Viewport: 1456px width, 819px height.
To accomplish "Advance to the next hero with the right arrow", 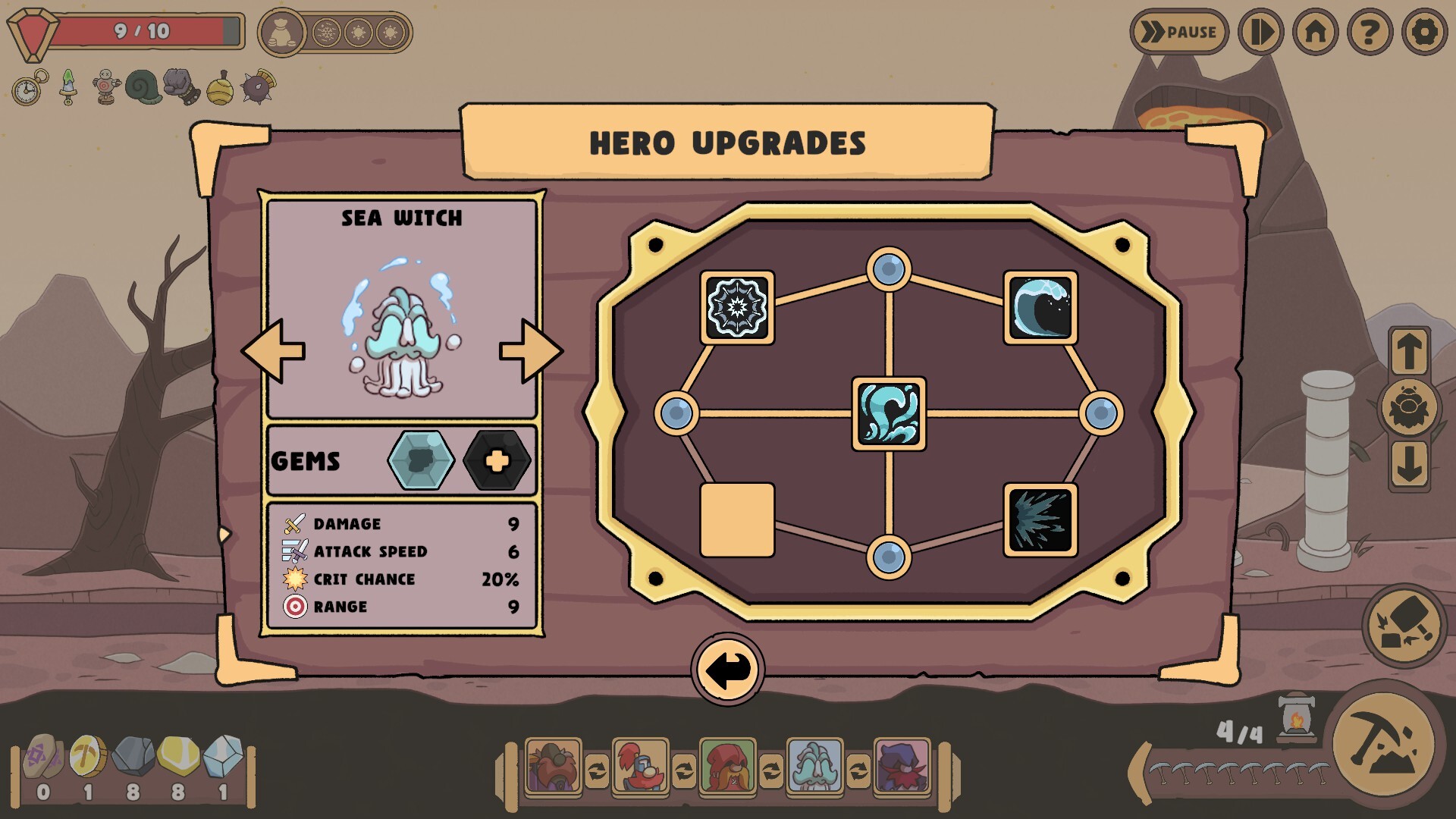I will pyautogui.click(x=531, y=351).
